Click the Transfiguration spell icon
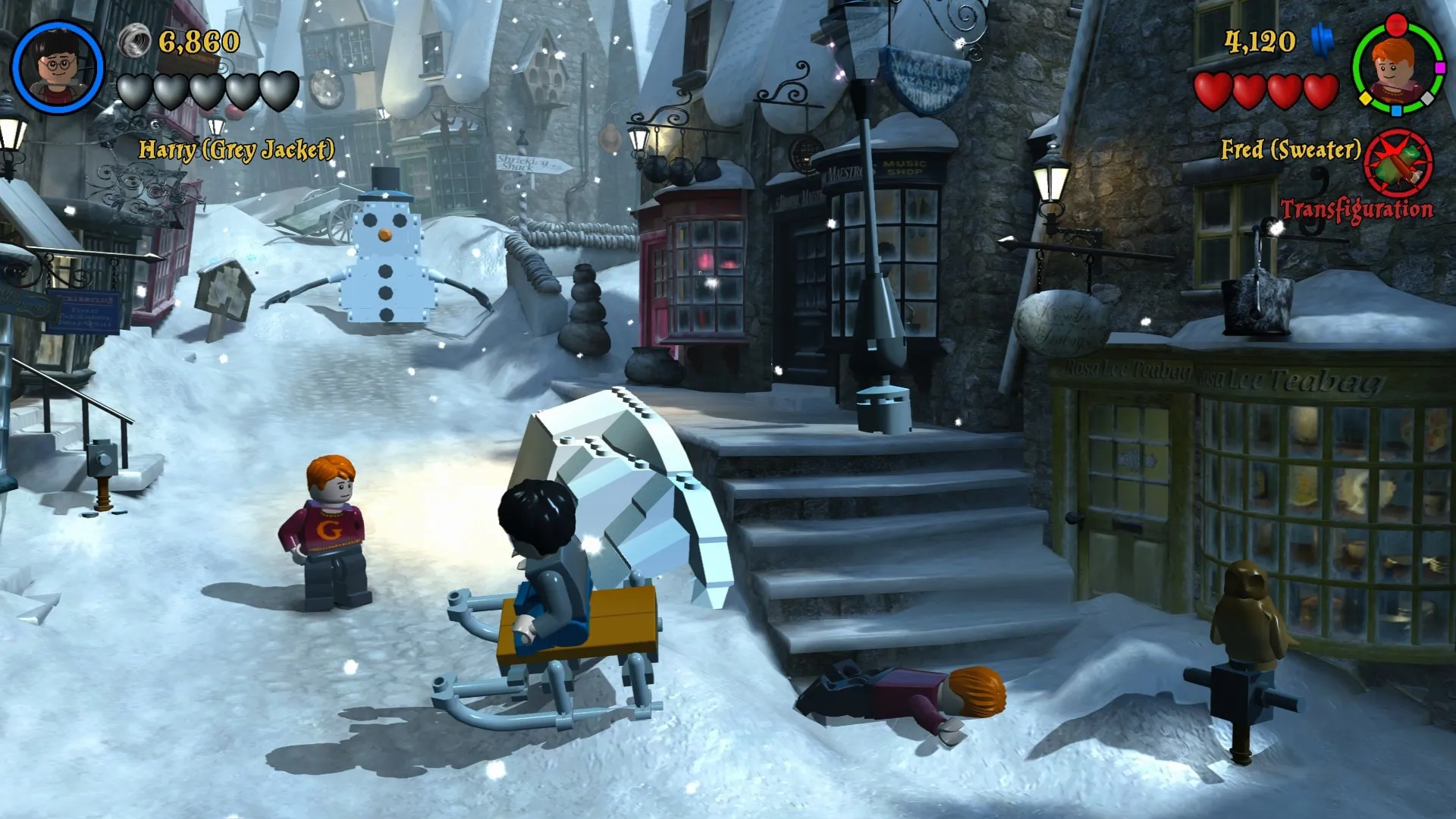This screenshot has height=819, width=1456. pyautogui.click(x=1398, y=165)
